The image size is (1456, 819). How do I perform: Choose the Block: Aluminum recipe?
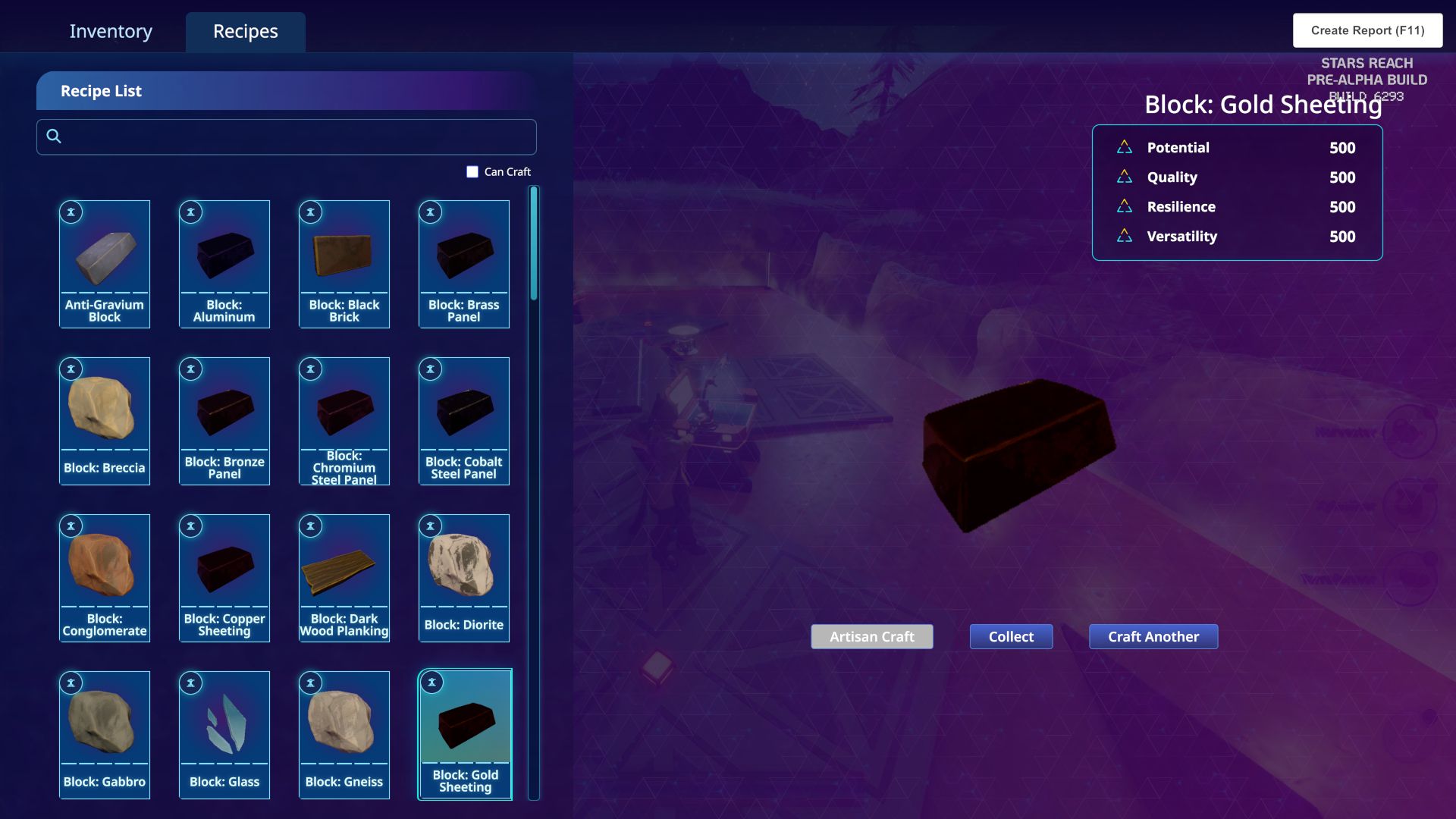(224, 264)
